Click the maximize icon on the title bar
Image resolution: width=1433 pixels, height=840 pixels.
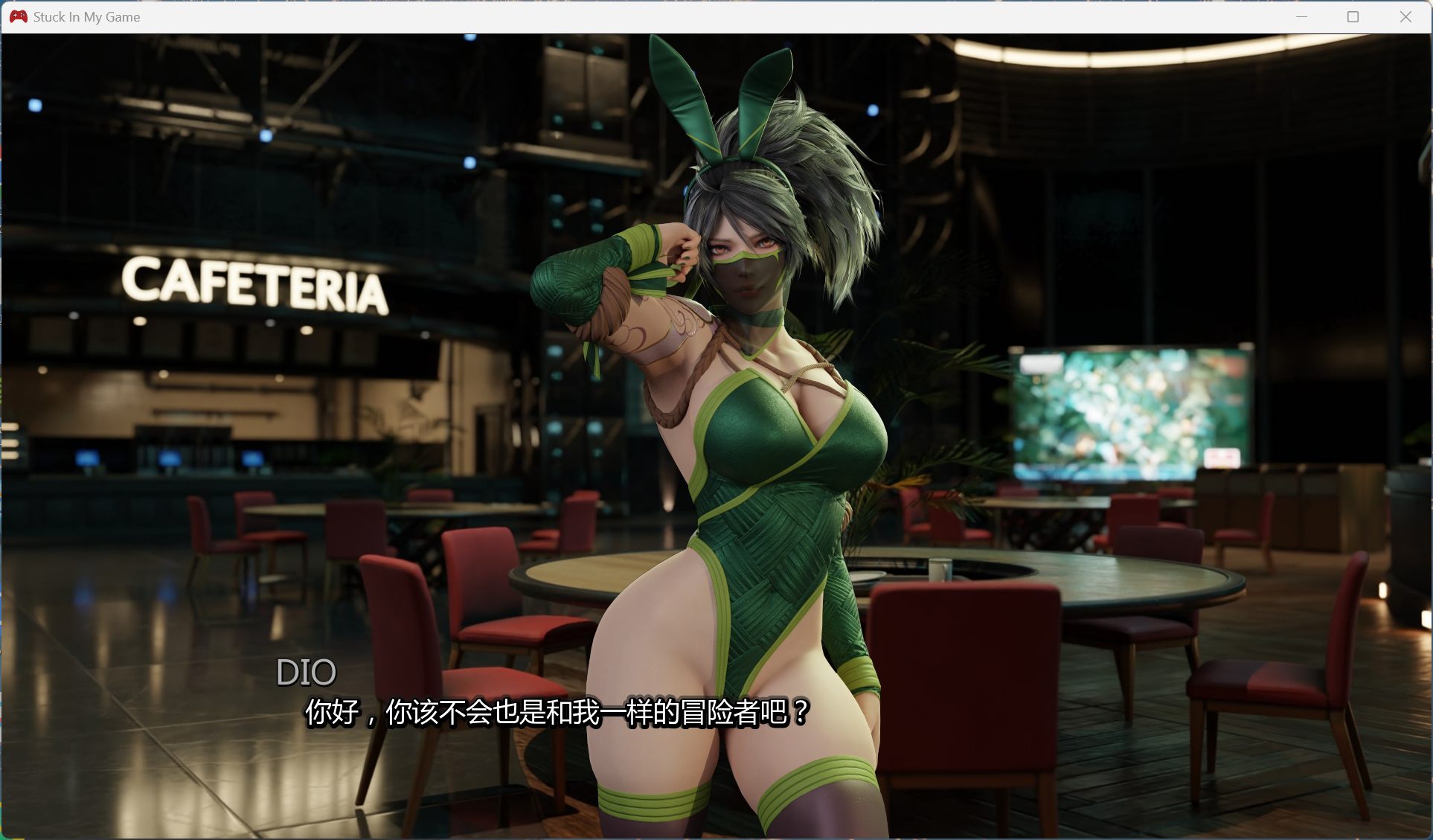click(x=1353, y=16)
